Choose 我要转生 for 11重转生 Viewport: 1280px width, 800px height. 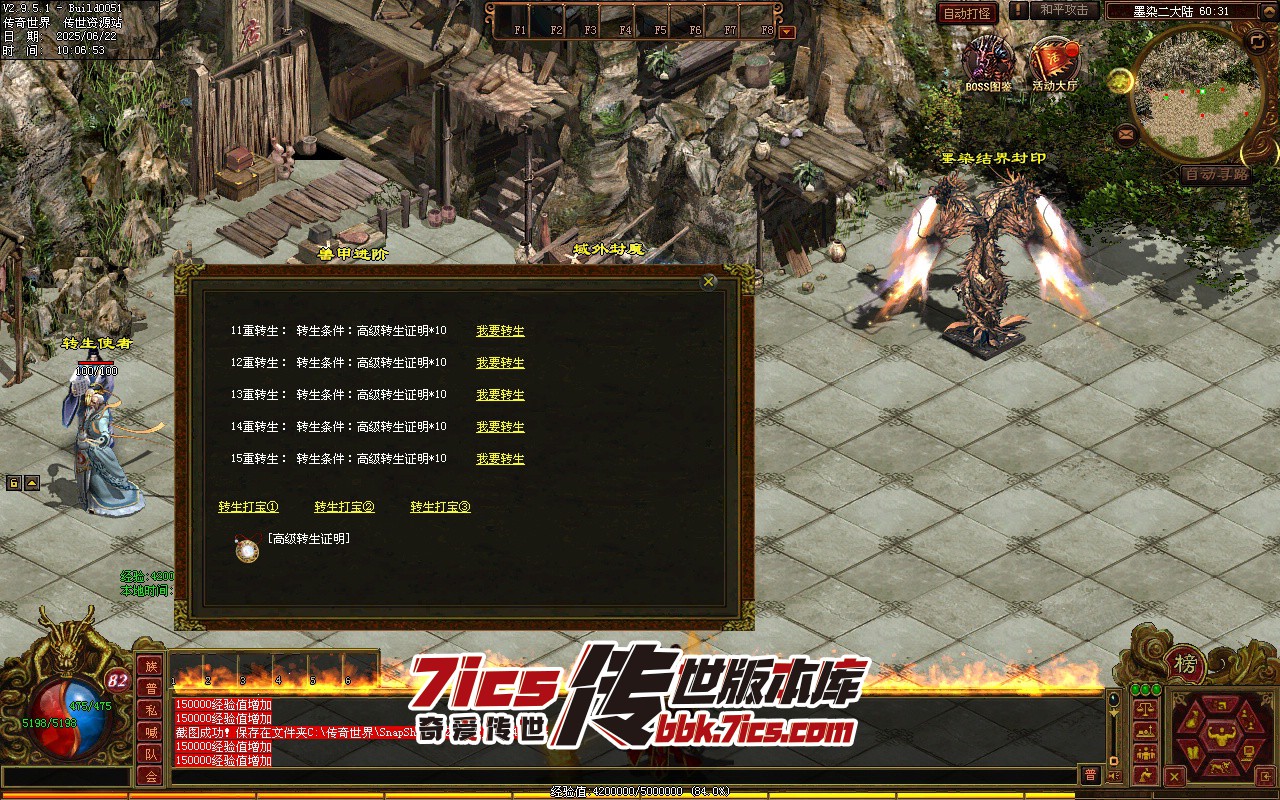(500, 331)
